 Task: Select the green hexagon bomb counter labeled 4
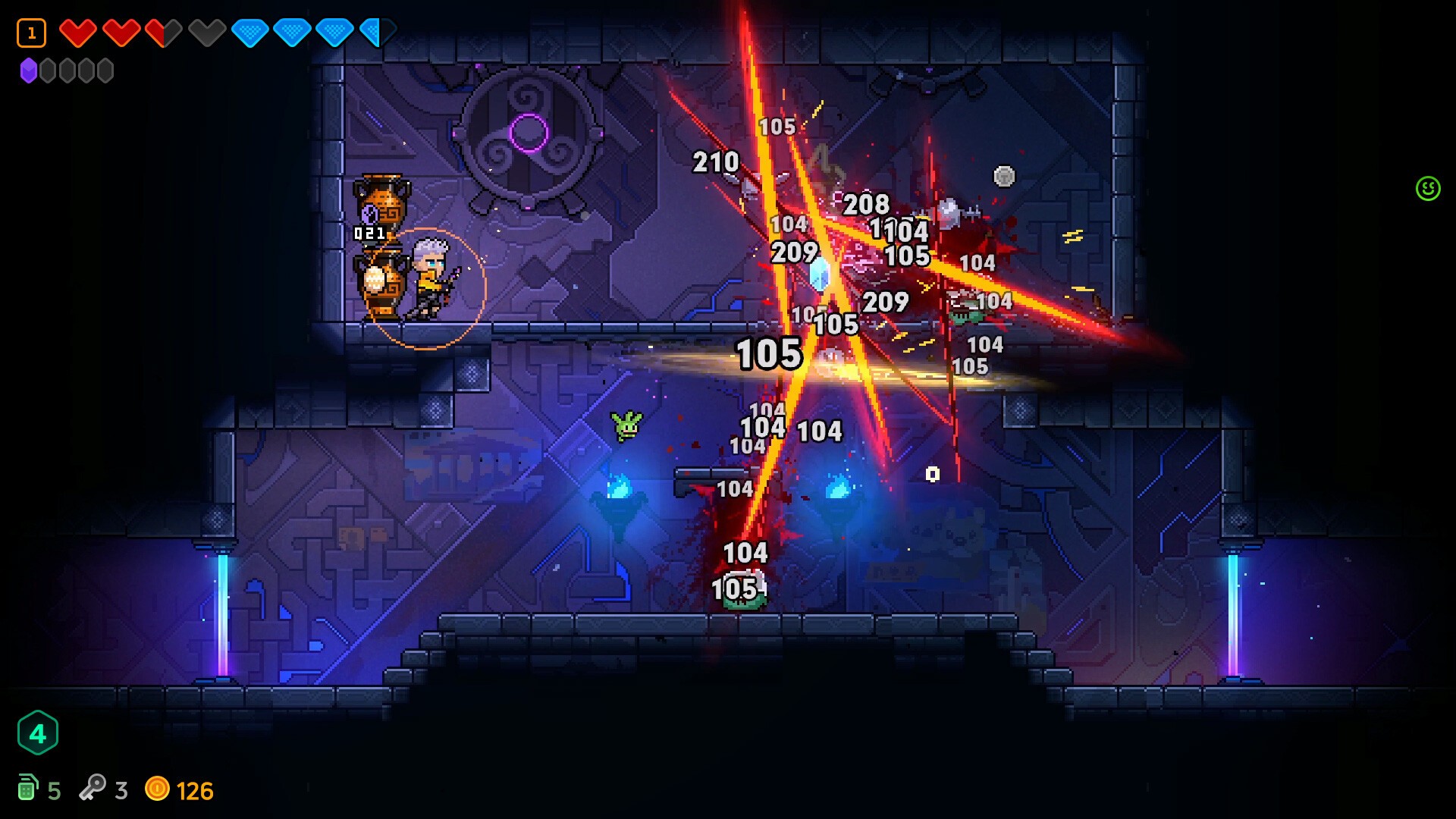[x=39, y=733]
